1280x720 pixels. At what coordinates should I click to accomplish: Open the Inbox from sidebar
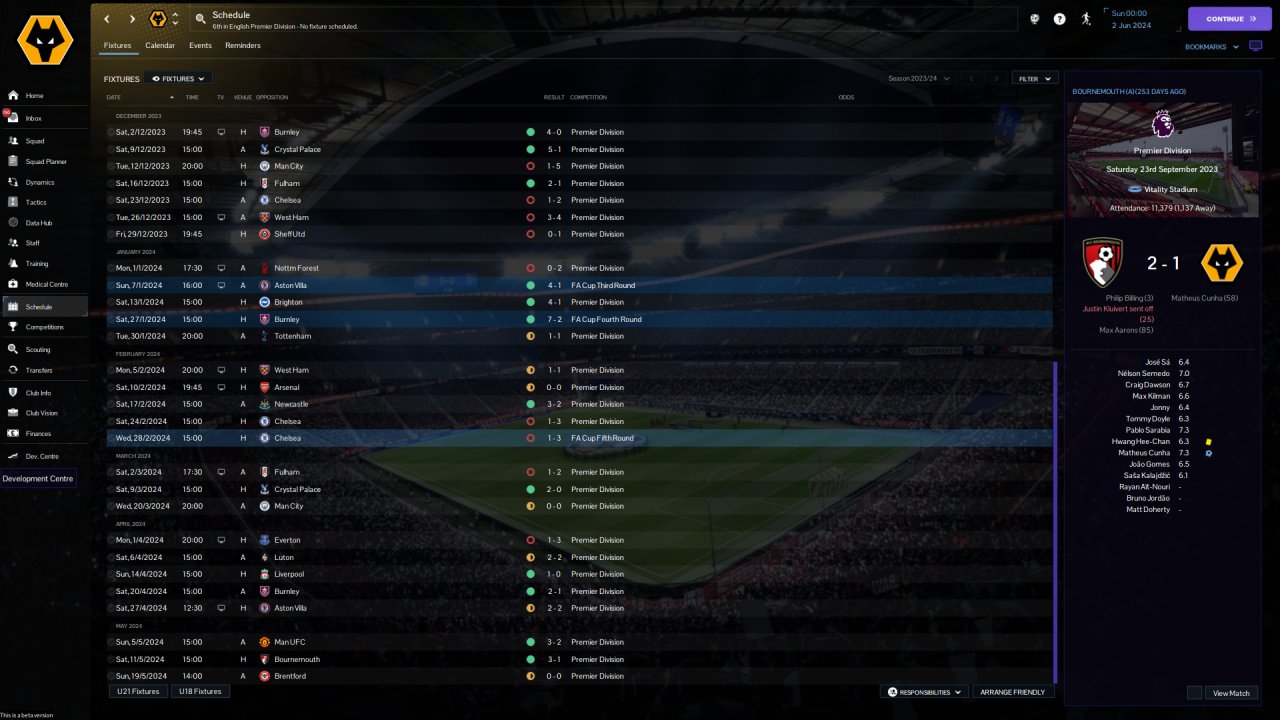tap(34, 118)
